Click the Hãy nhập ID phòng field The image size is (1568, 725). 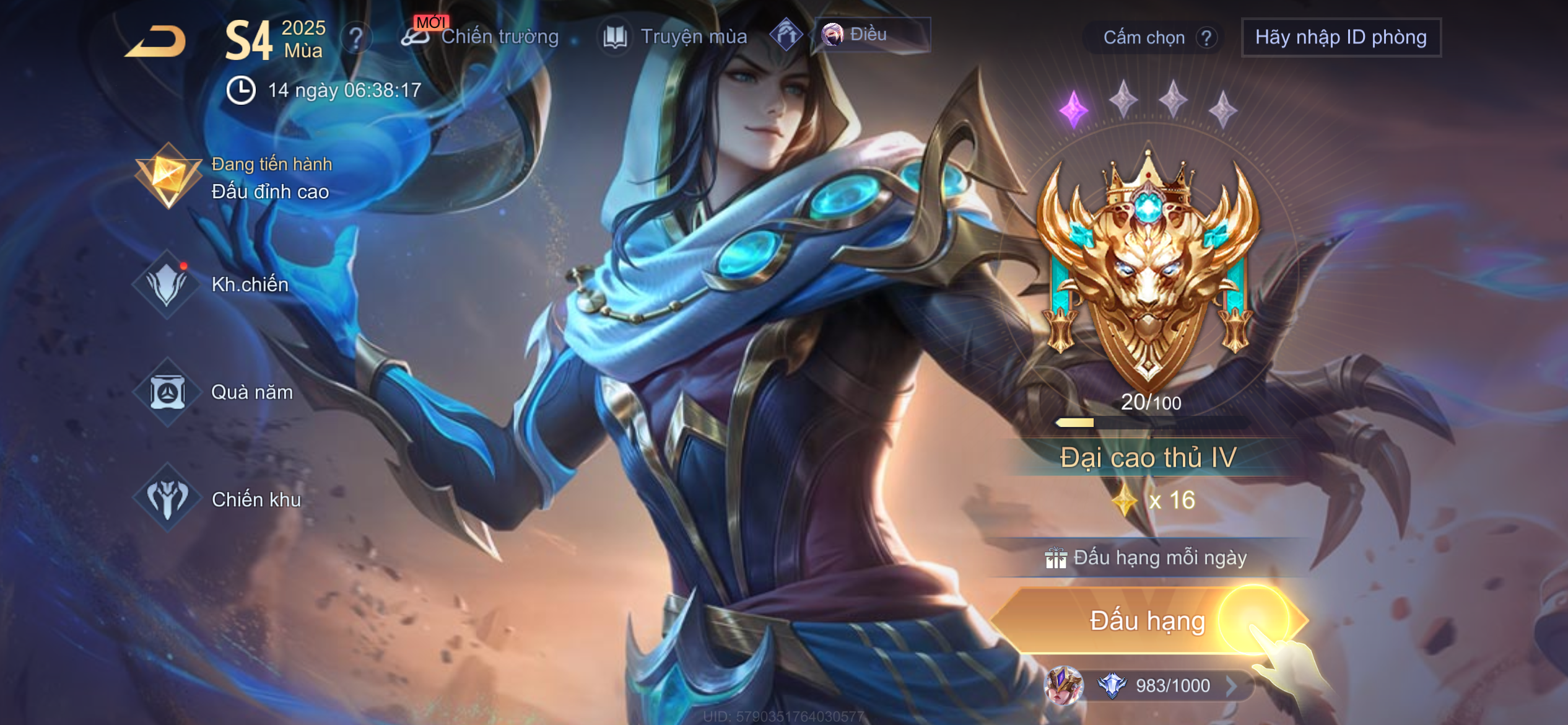1341,37
